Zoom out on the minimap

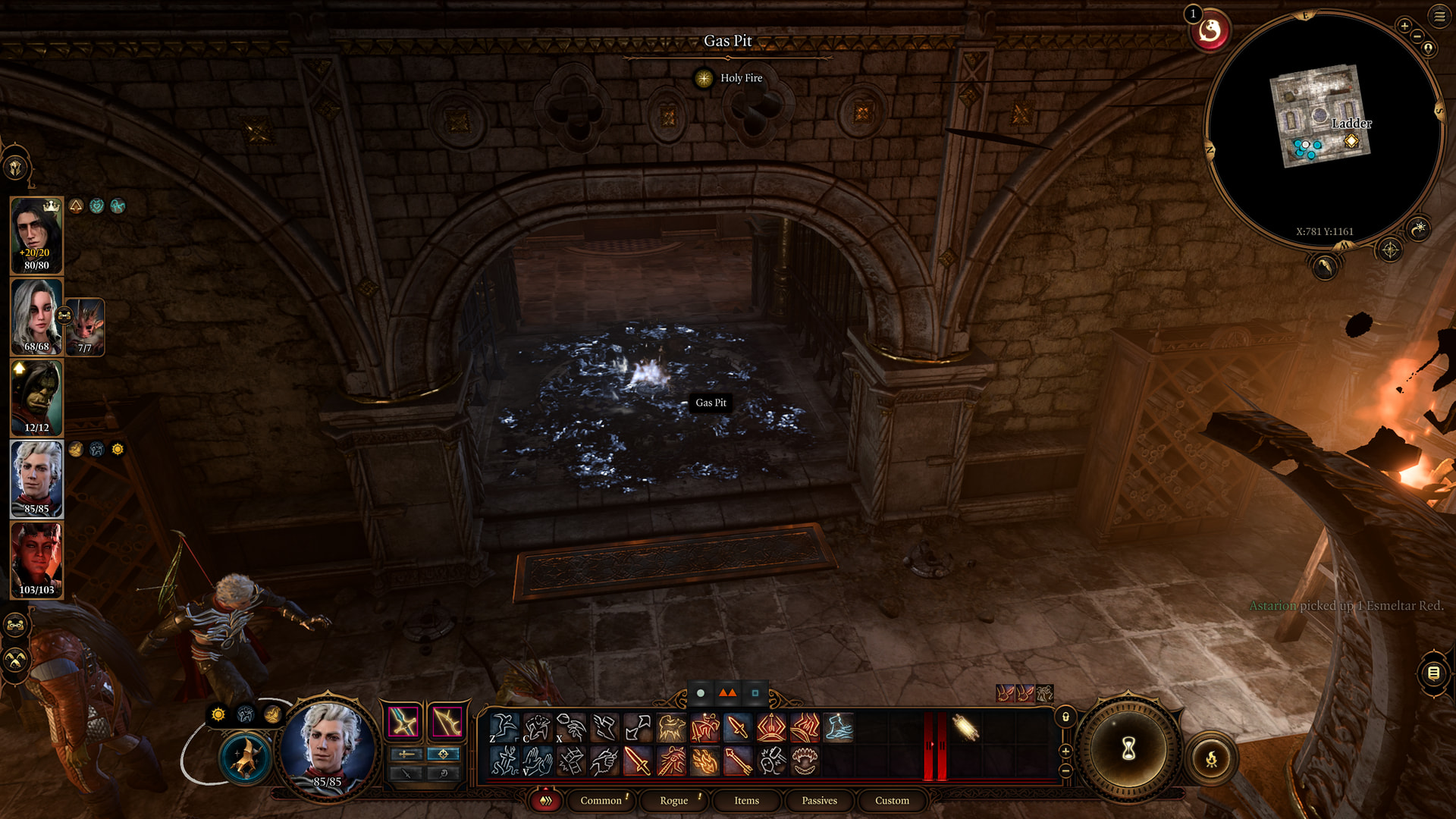(1417, 36)
